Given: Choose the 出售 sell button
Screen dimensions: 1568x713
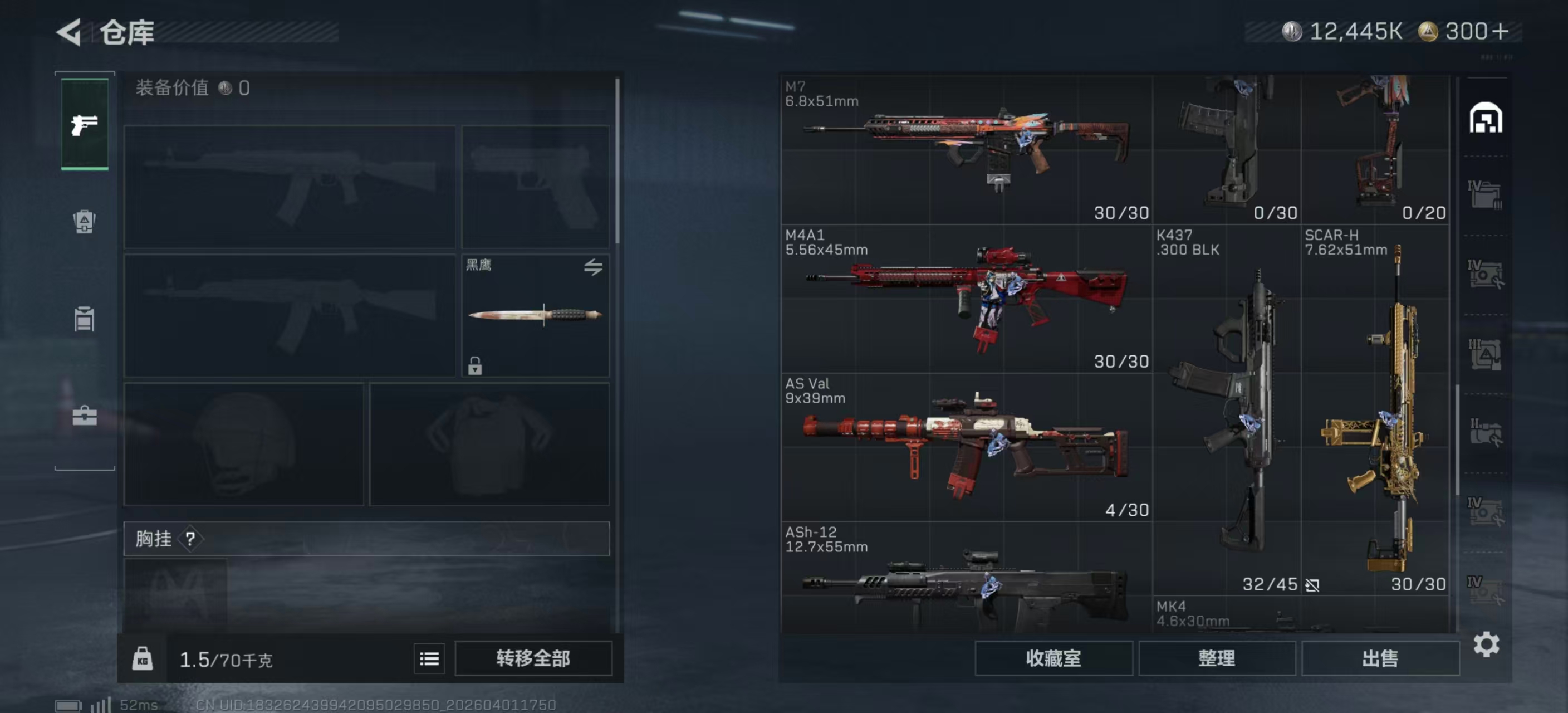Looking at the screenshot, I should click(1380, 658).
